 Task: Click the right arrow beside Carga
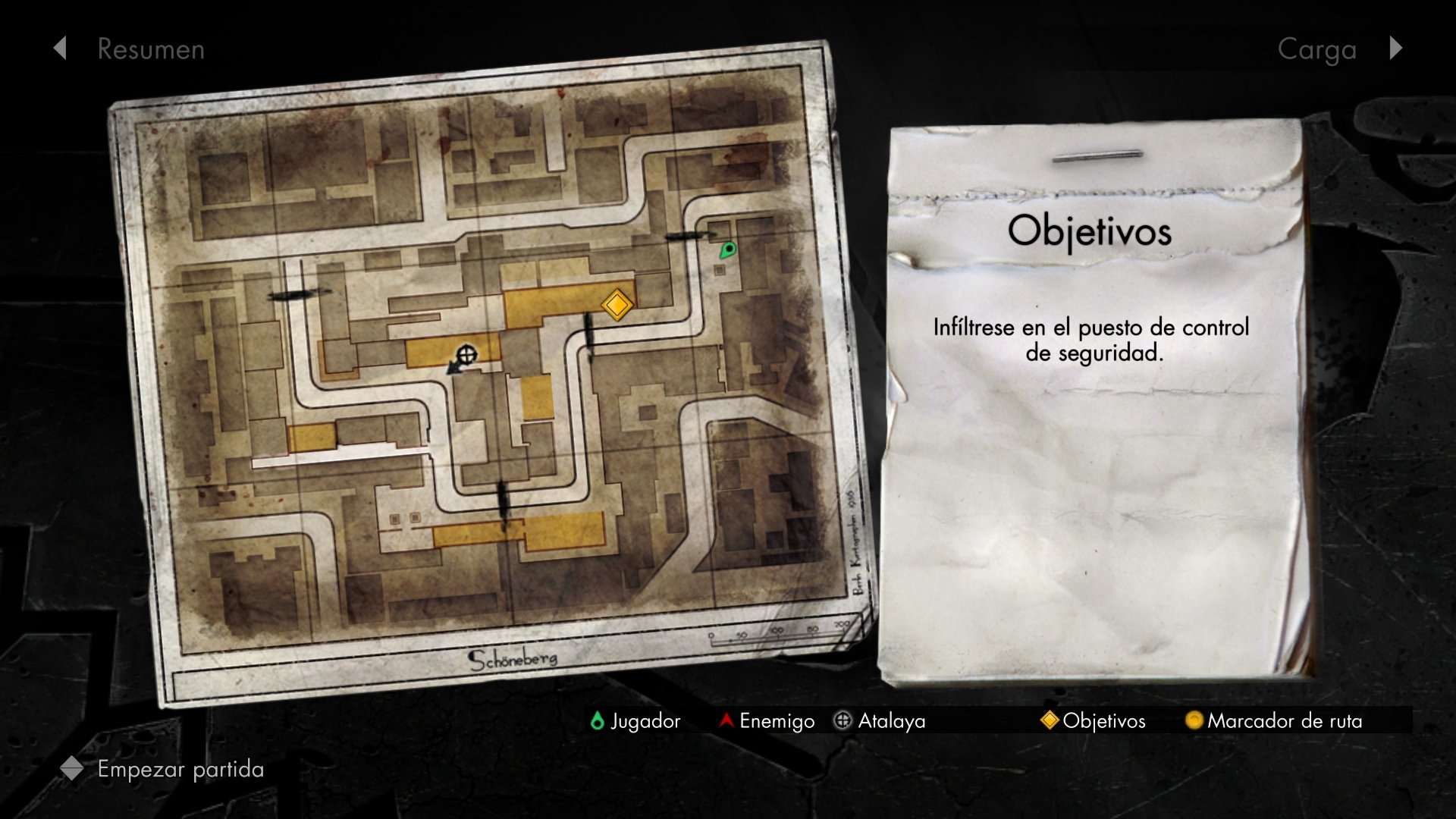point(1396,49)
